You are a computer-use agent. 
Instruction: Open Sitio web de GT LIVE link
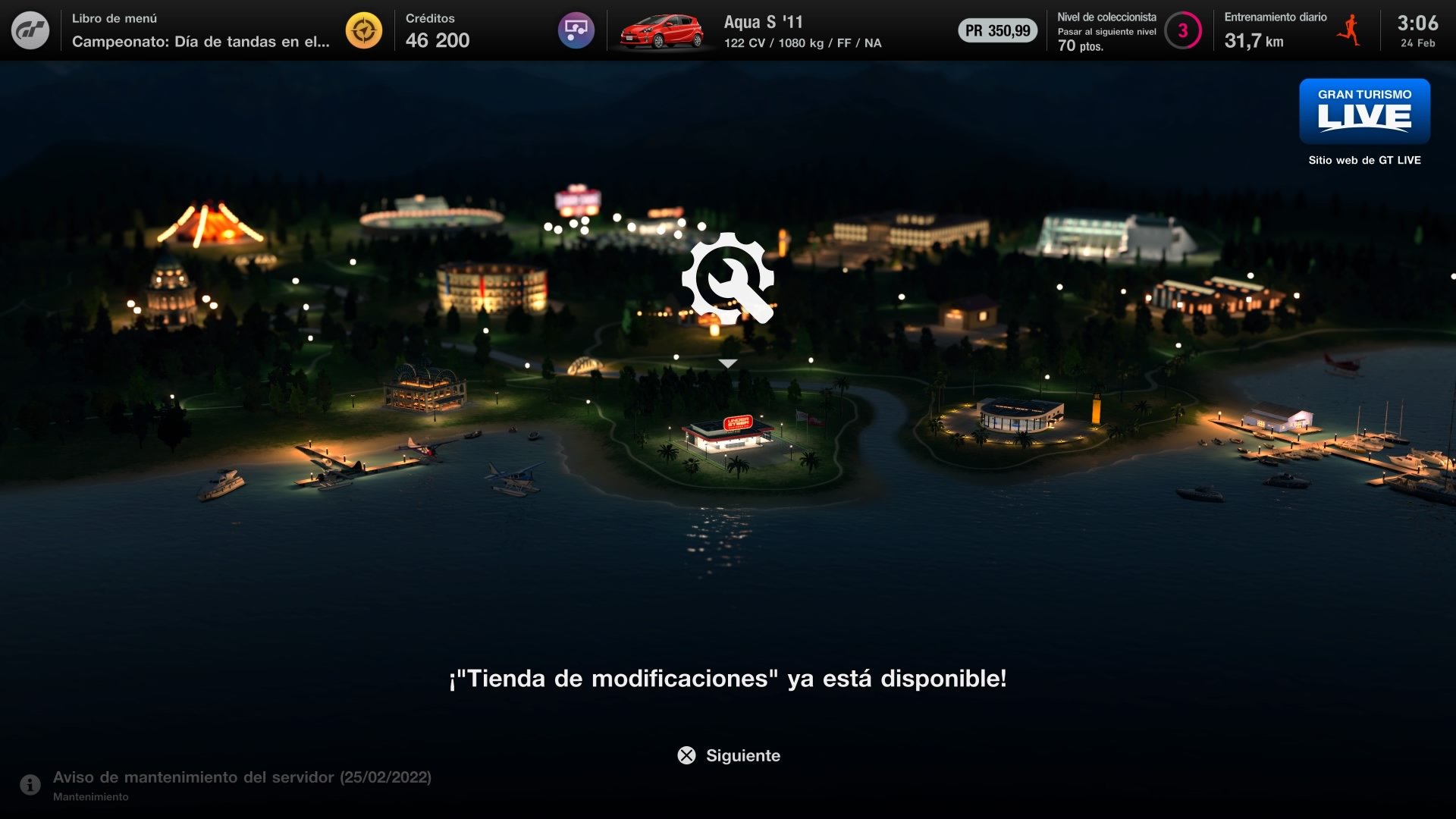point(1363,160)
